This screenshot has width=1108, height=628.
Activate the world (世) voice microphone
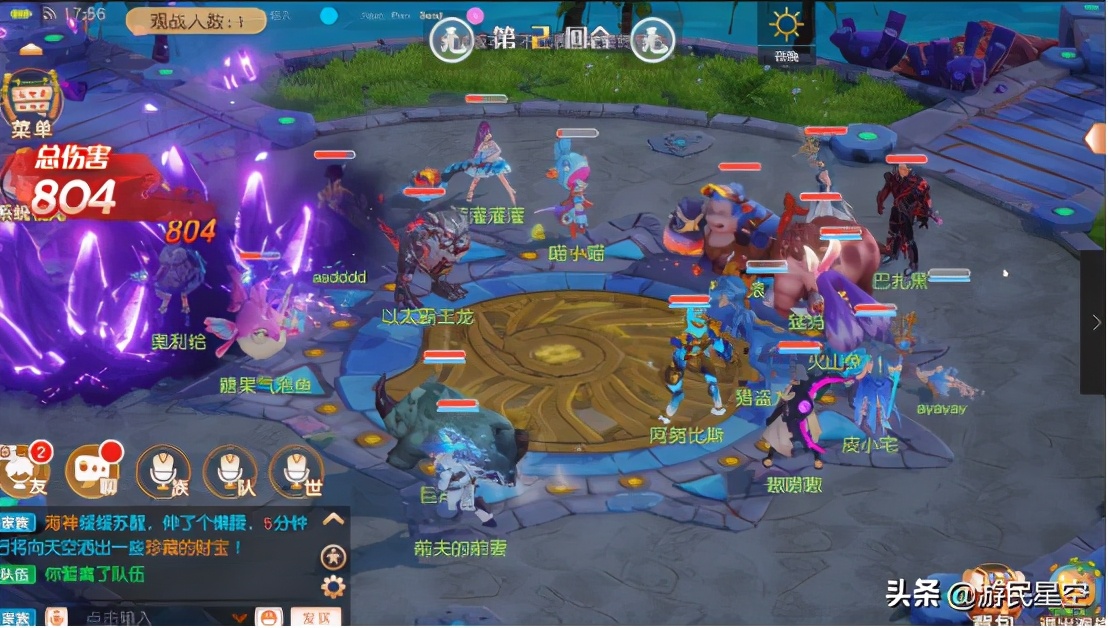click(296, 470)
